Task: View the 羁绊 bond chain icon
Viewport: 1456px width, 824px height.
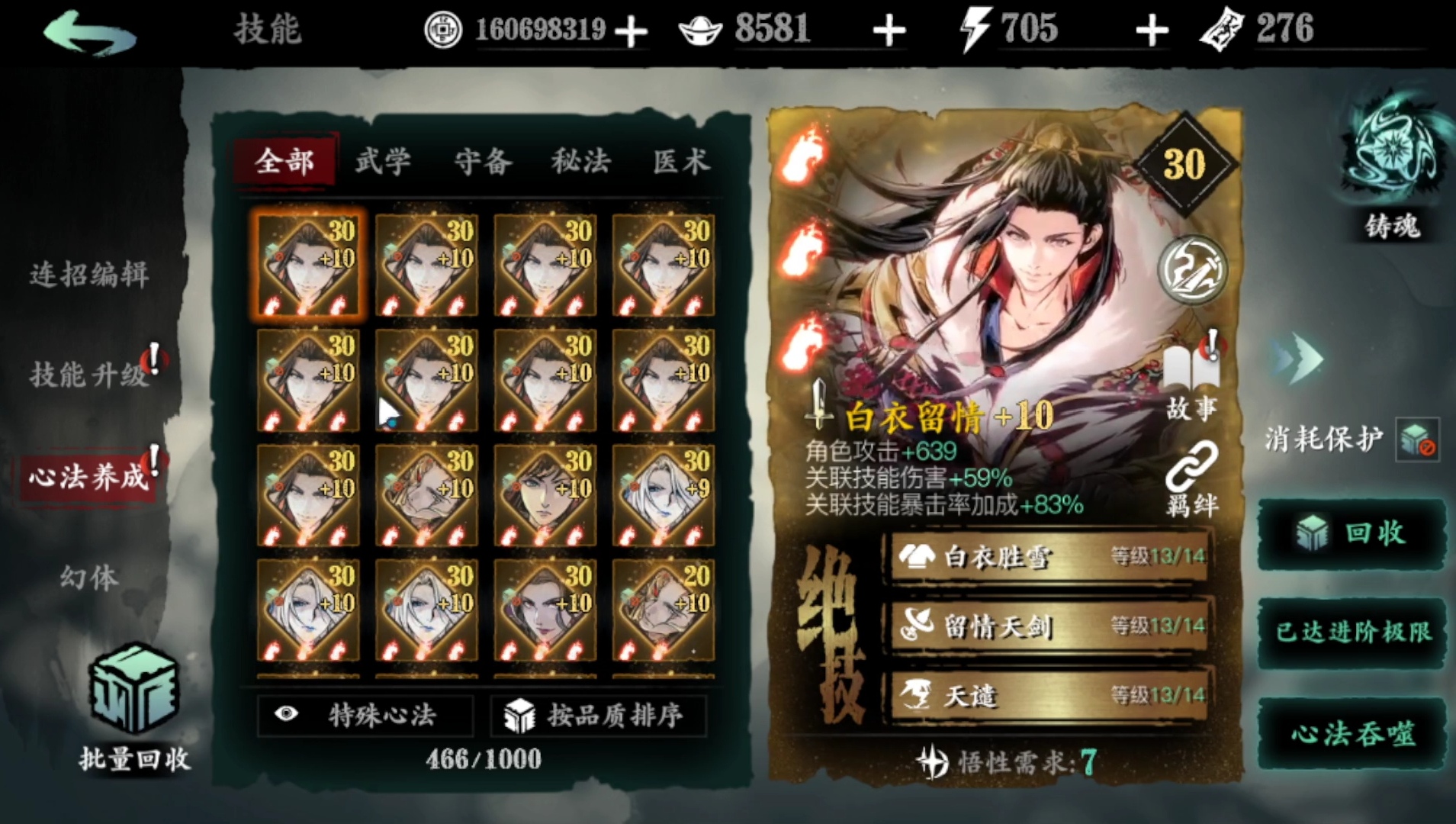Action: pos(1191,477)
